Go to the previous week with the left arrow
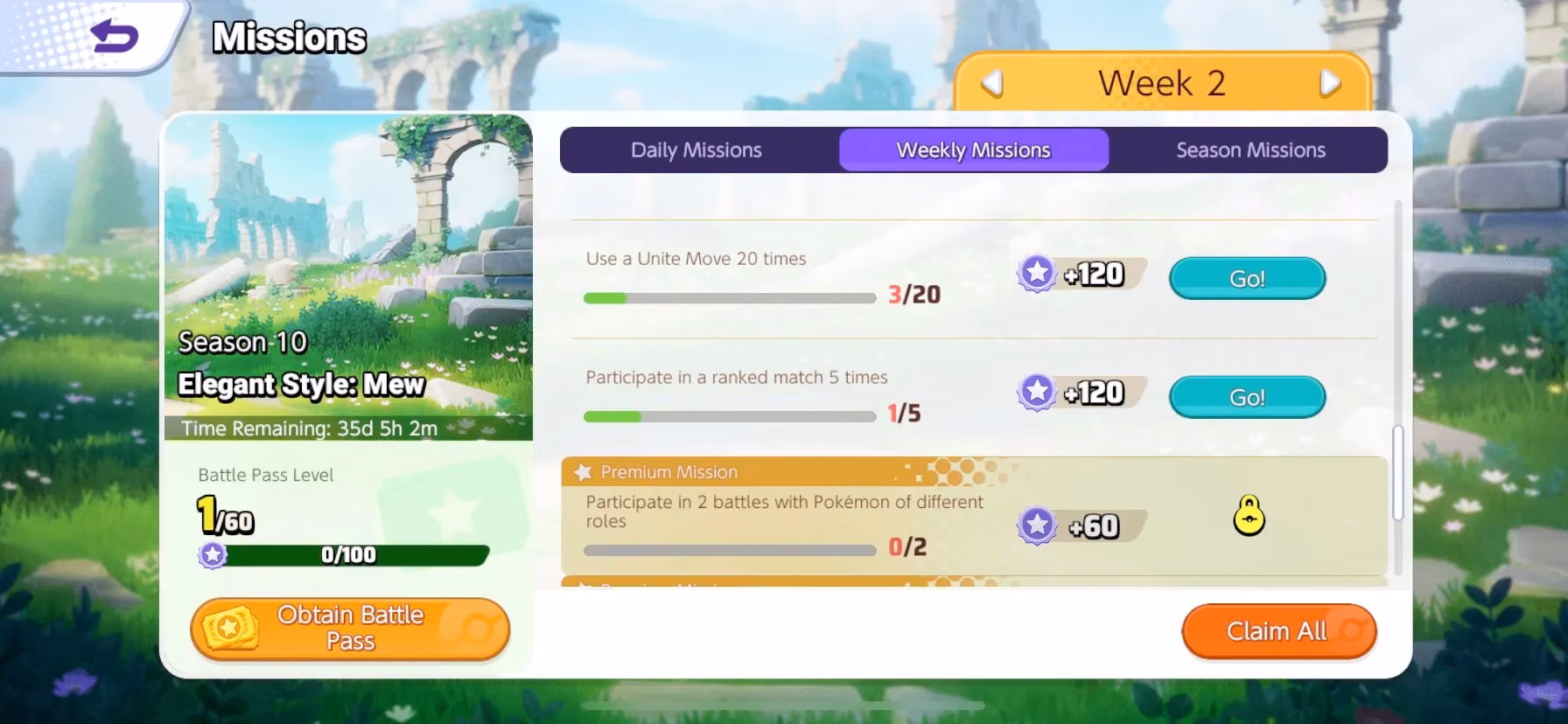Image resolution: width=1568 pixels, height=724 pixels. coord(990,83)
